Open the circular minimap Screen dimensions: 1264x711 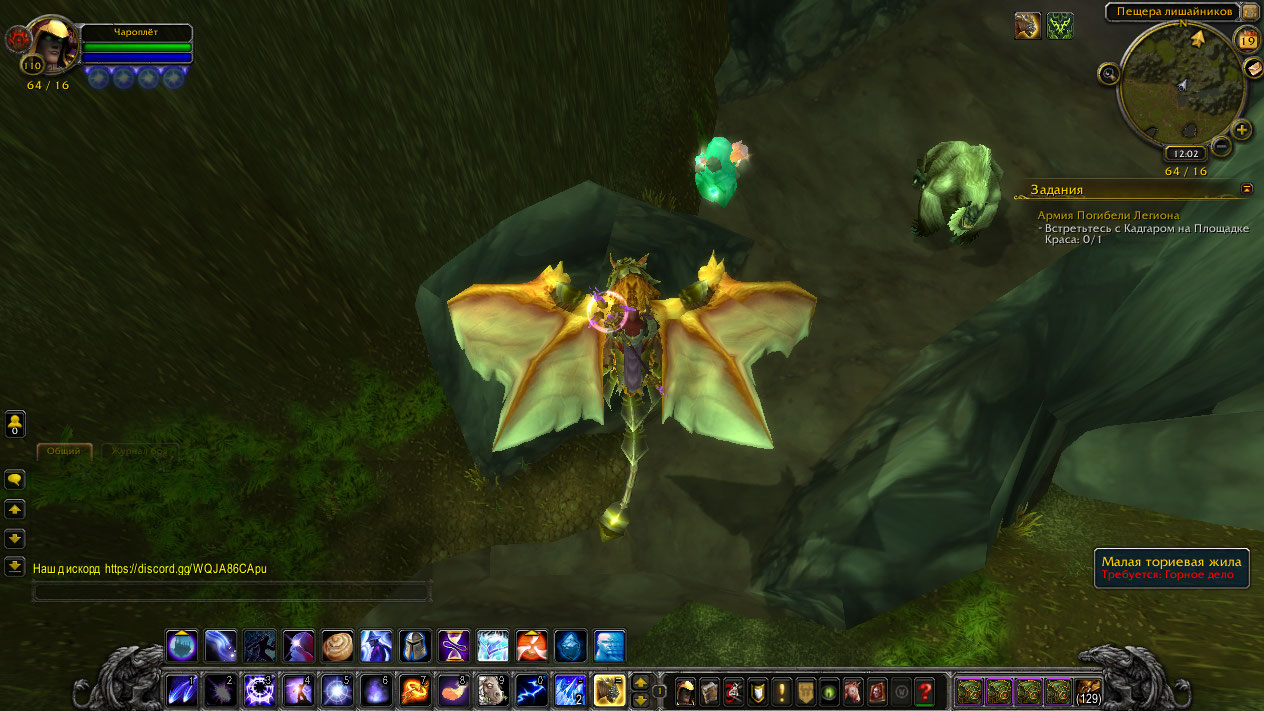[1181, 86]
